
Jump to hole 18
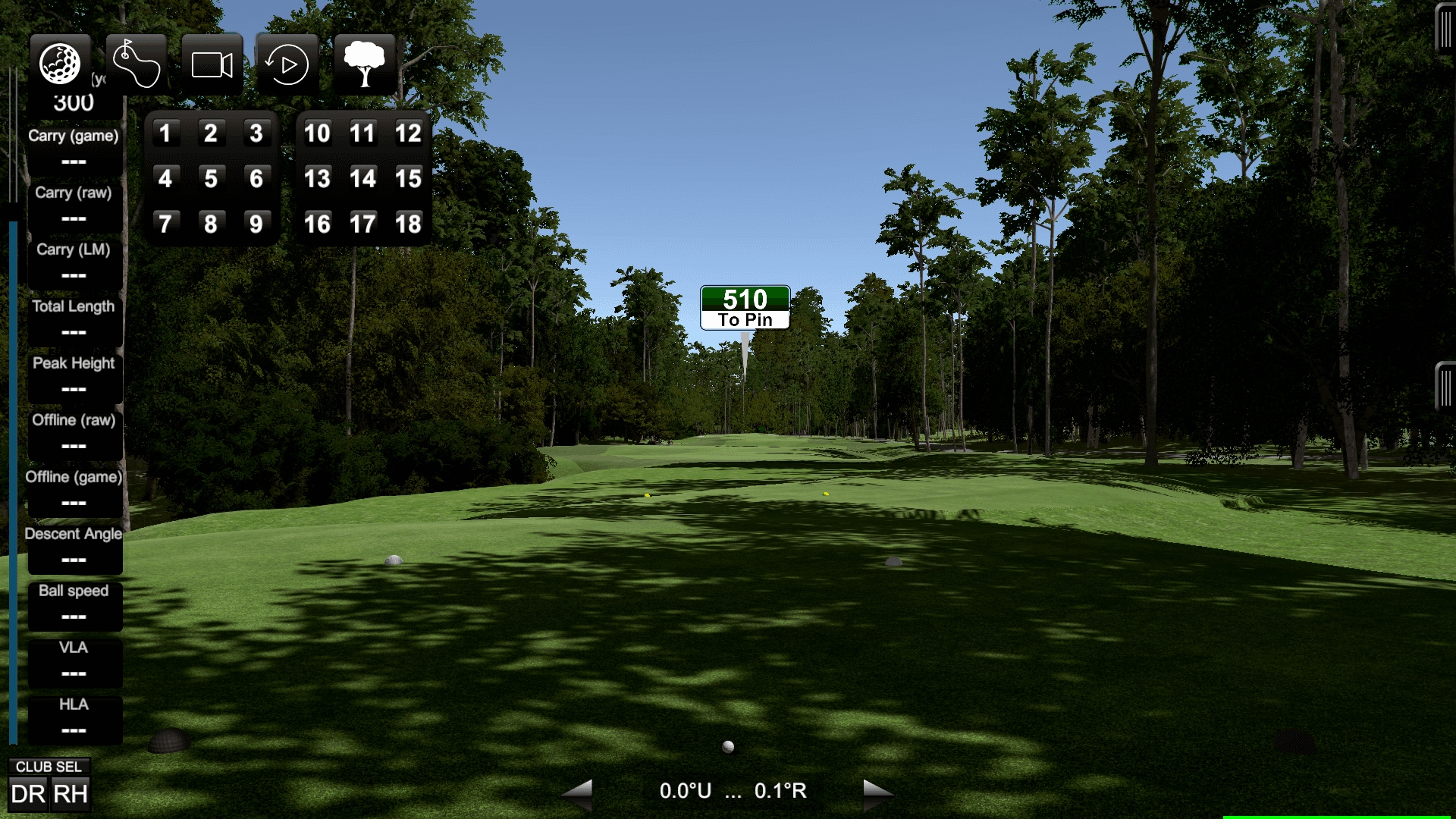pos(409,223)
